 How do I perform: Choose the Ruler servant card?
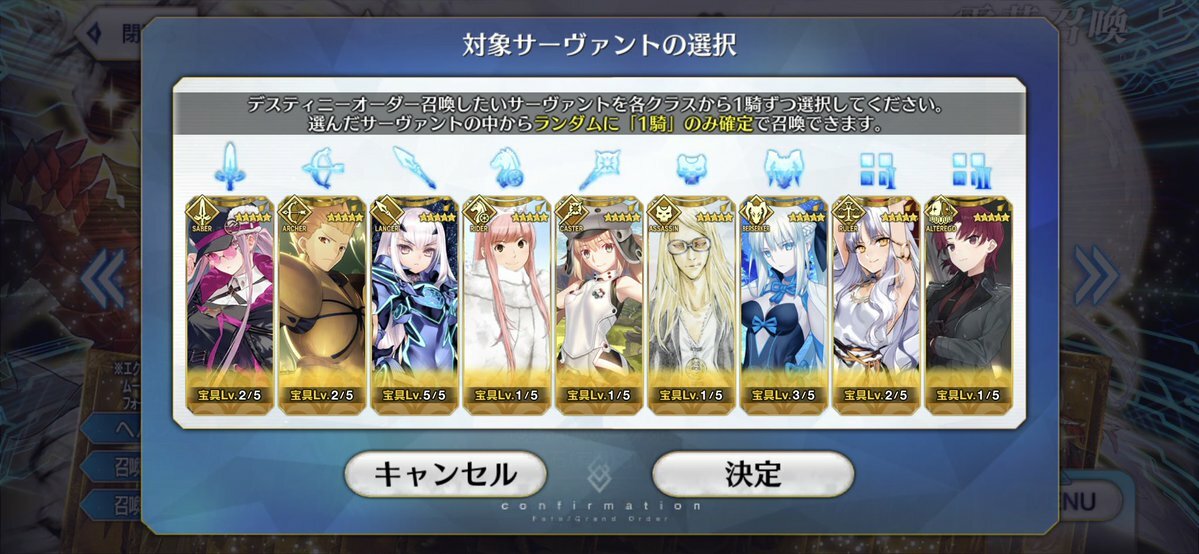[876, 300]
